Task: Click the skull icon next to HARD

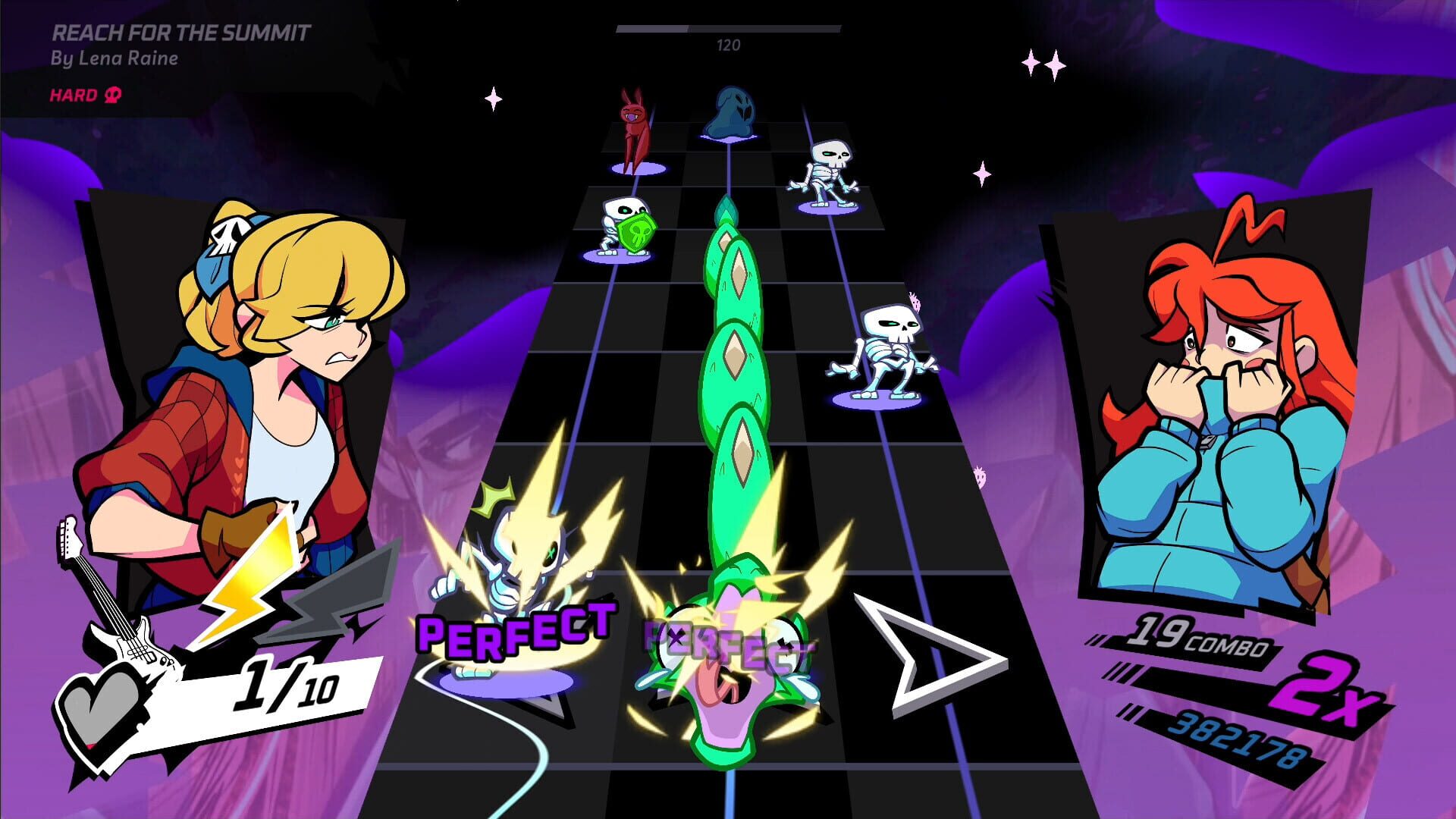Action: (111, 94)
